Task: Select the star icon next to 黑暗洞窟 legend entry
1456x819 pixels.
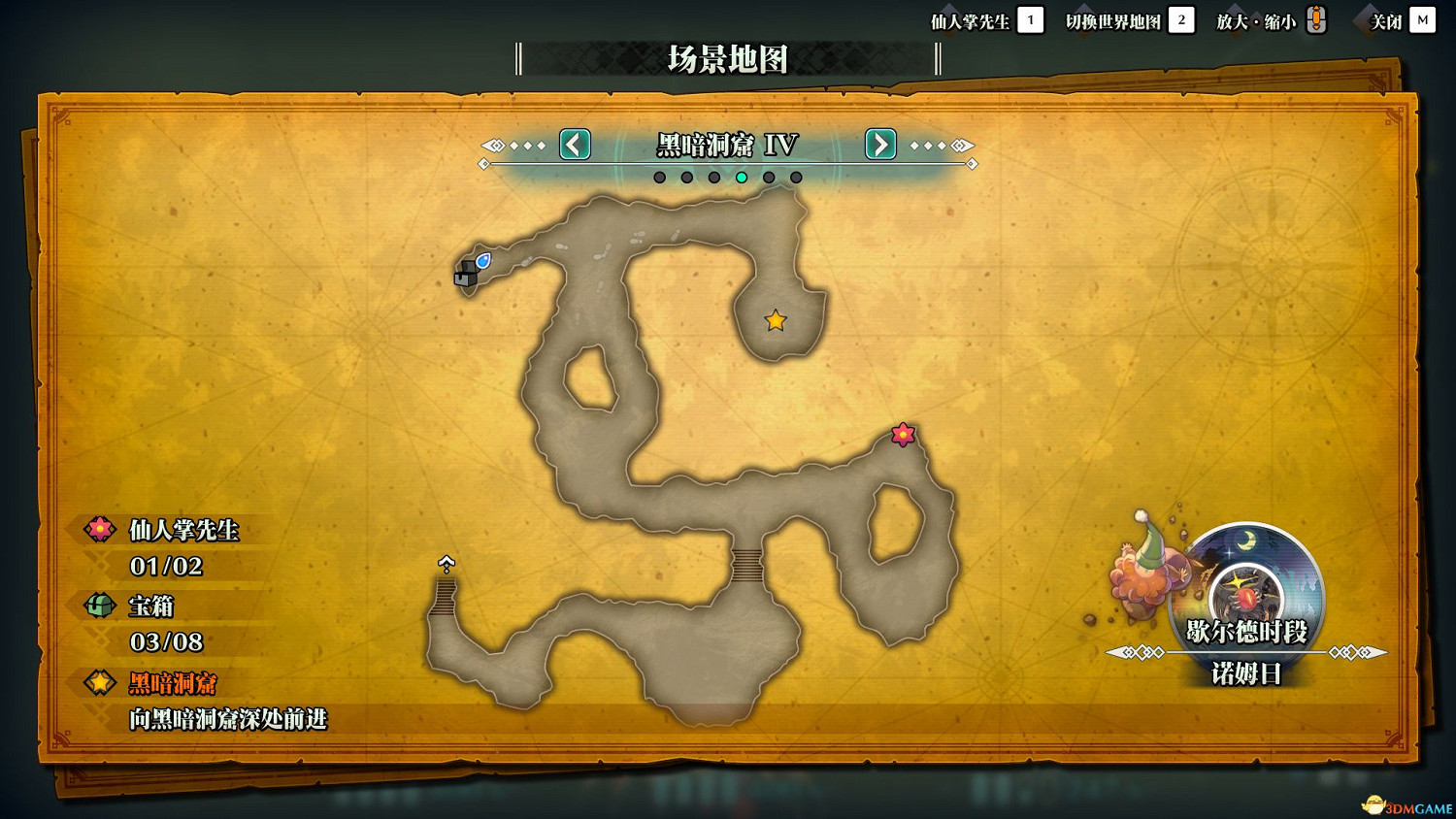Action: click(100, 683)
